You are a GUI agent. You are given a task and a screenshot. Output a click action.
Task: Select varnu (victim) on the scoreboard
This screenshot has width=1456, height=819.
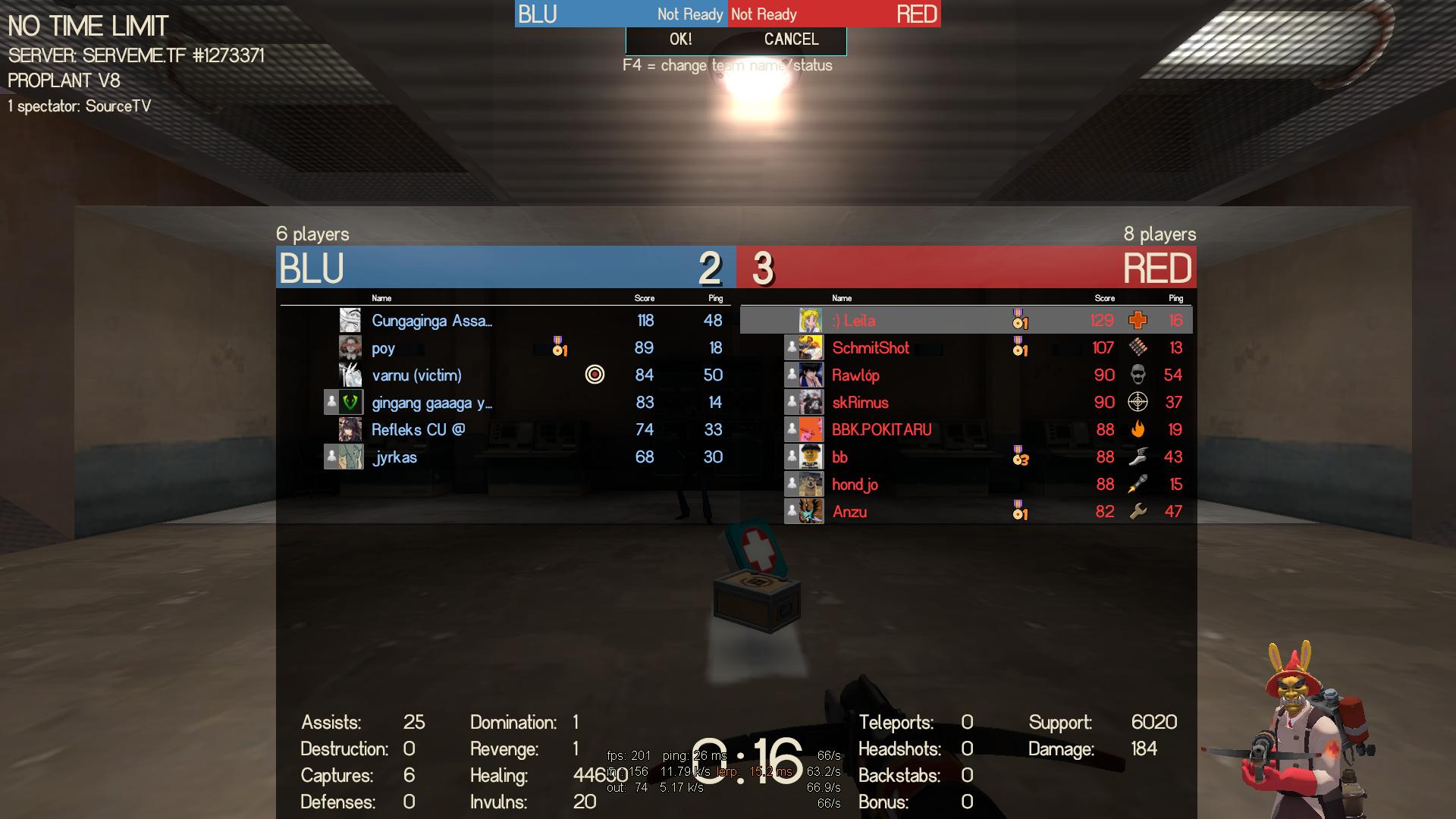click(x=416, y=375)
